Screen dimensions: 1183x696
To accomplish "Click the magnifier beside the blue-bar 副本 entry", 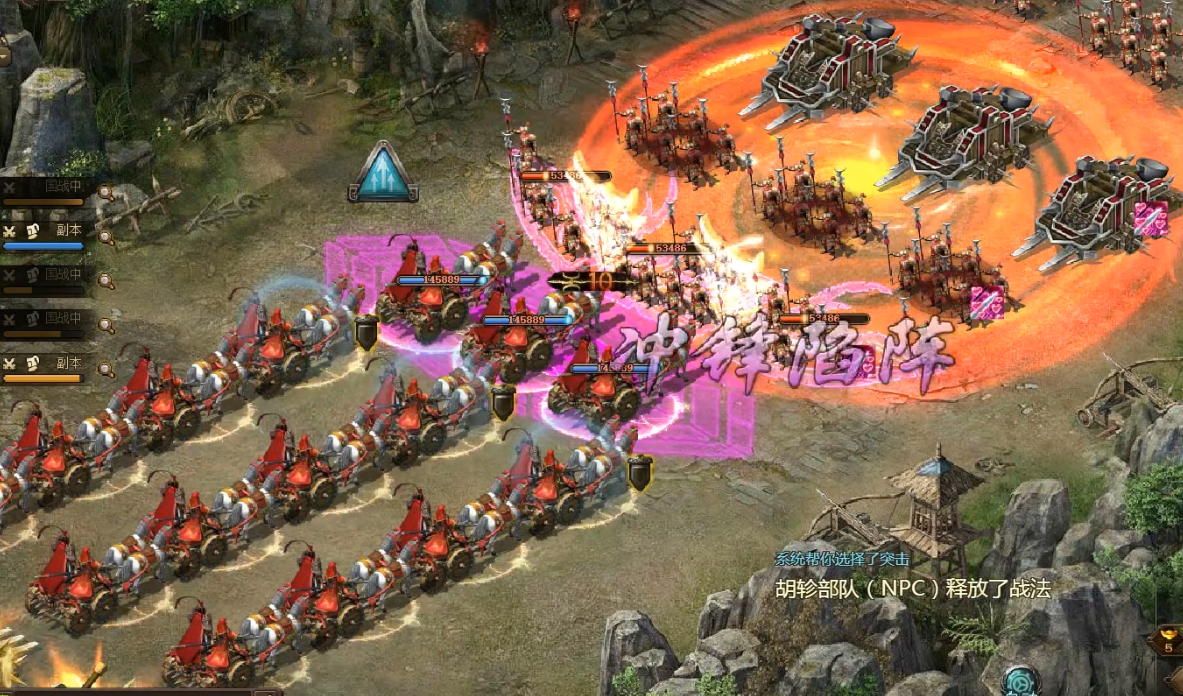I will coord(105,237).
